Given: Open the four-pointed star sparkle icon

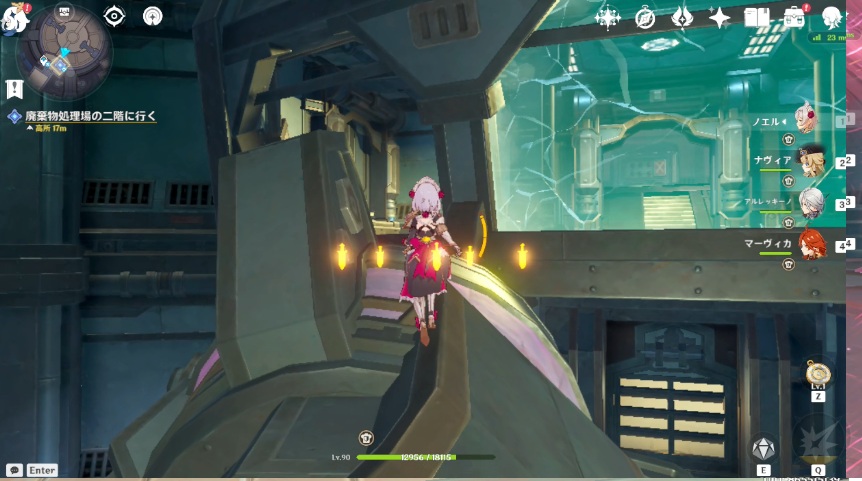Looking at the screenshot, I should pos(719,17).
